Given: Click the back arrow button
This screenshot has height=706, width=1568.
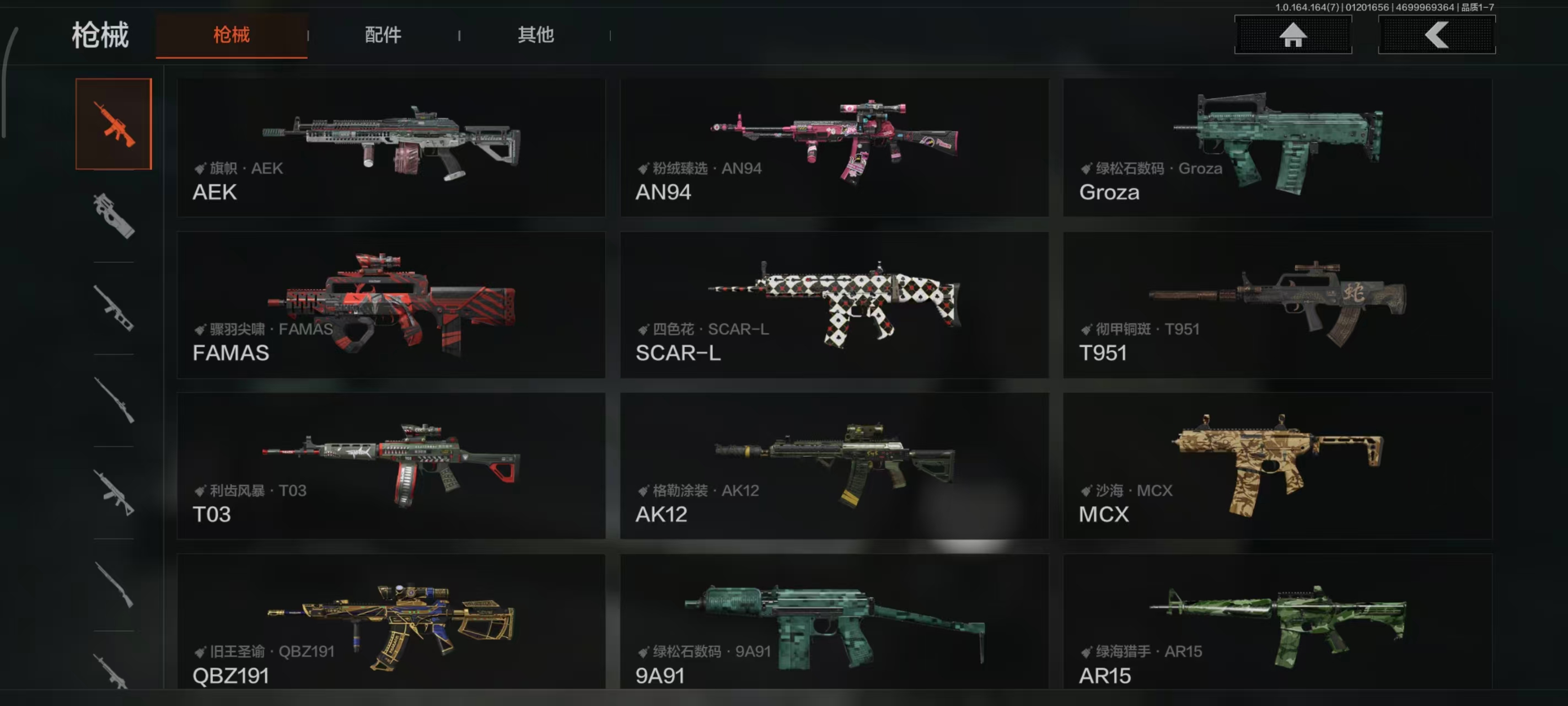Looking at the screenshot, I should (1436, 35).
